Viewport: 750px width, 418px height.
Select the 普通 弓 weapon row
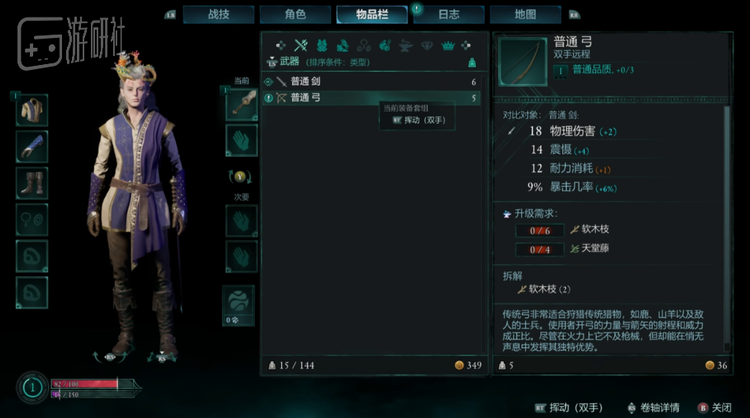click(x=370, y=98)
